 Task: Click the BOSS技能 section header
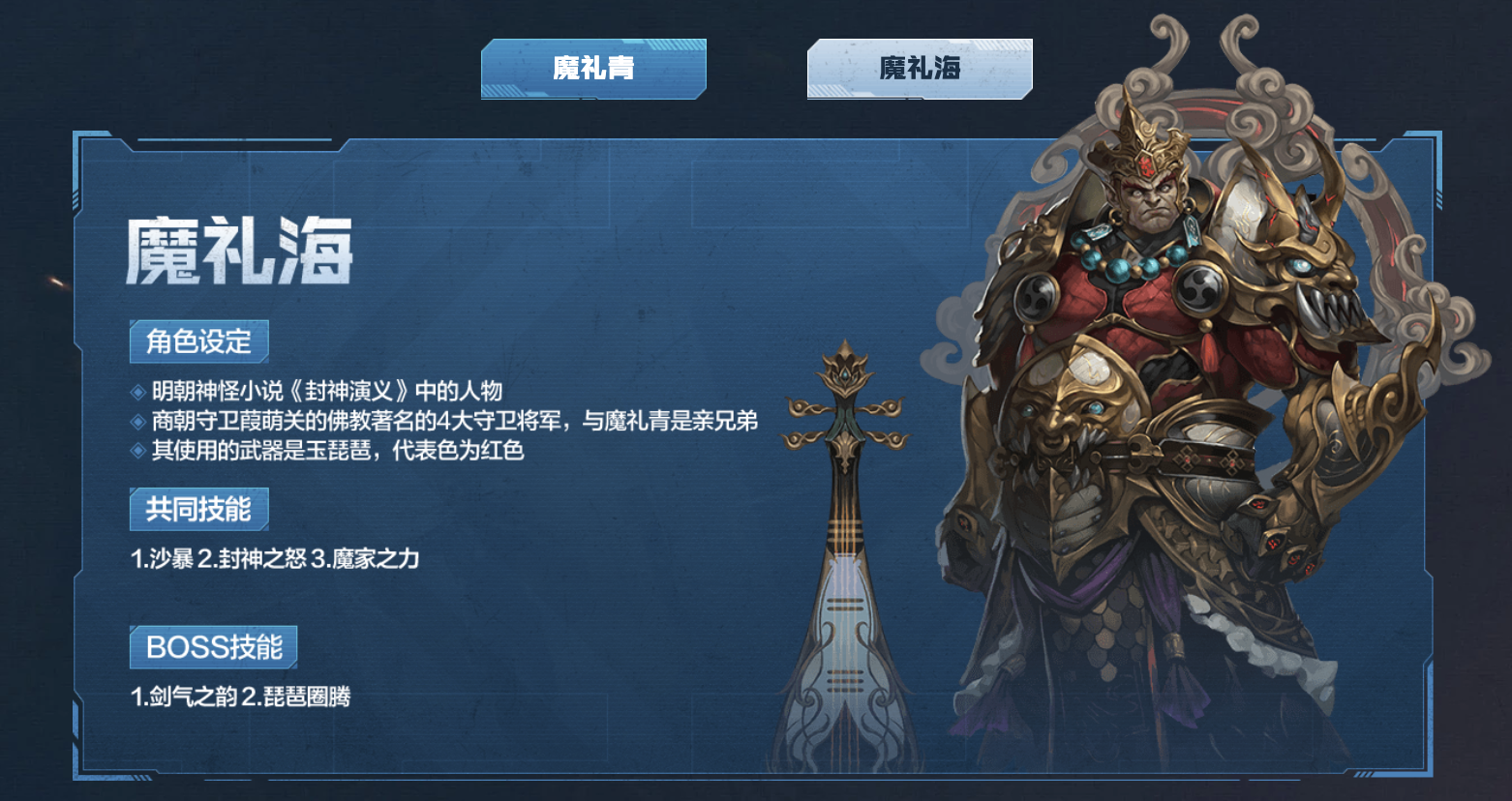[214, 646]
